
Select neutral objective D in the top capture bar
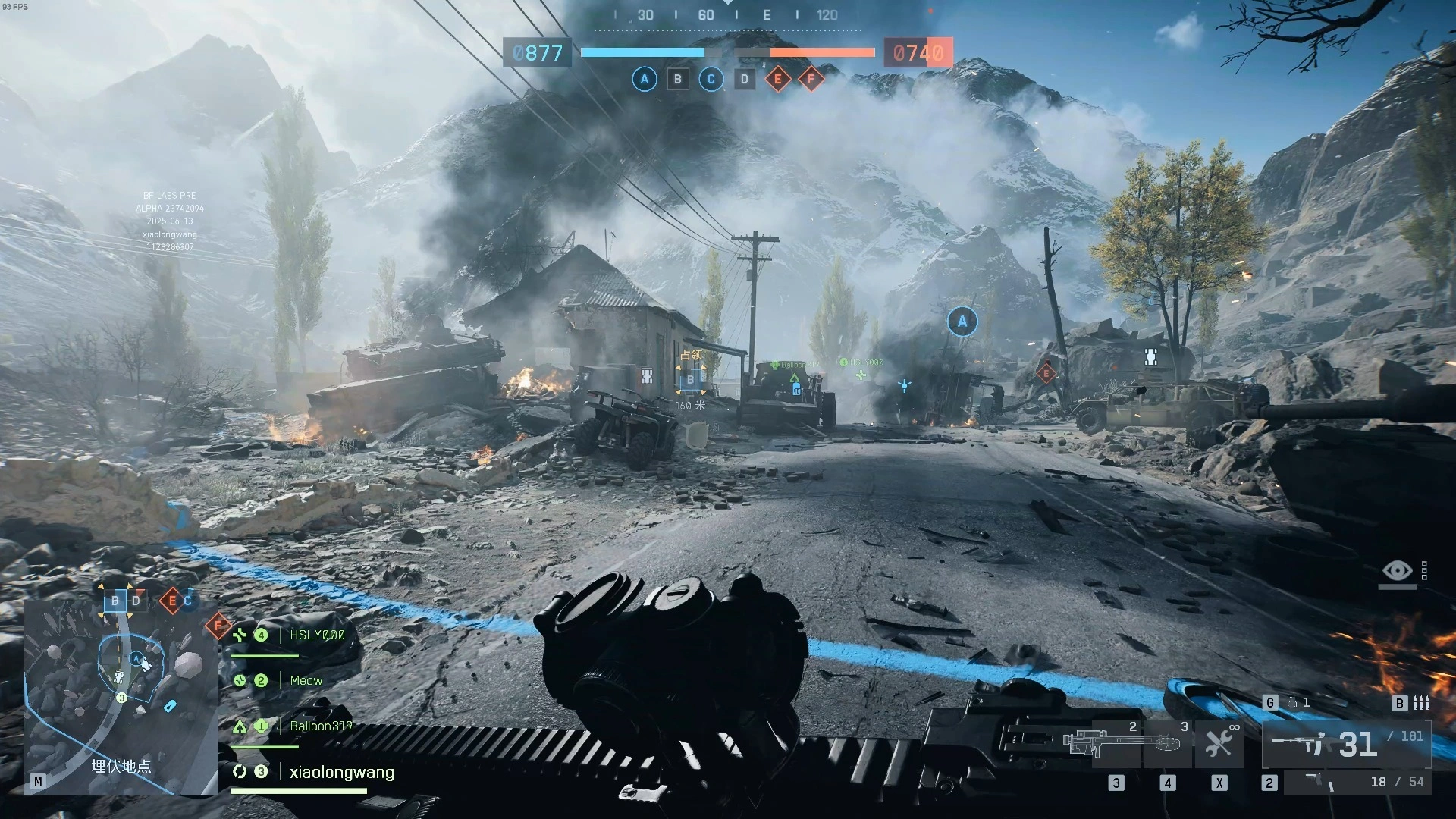(744, 79)
